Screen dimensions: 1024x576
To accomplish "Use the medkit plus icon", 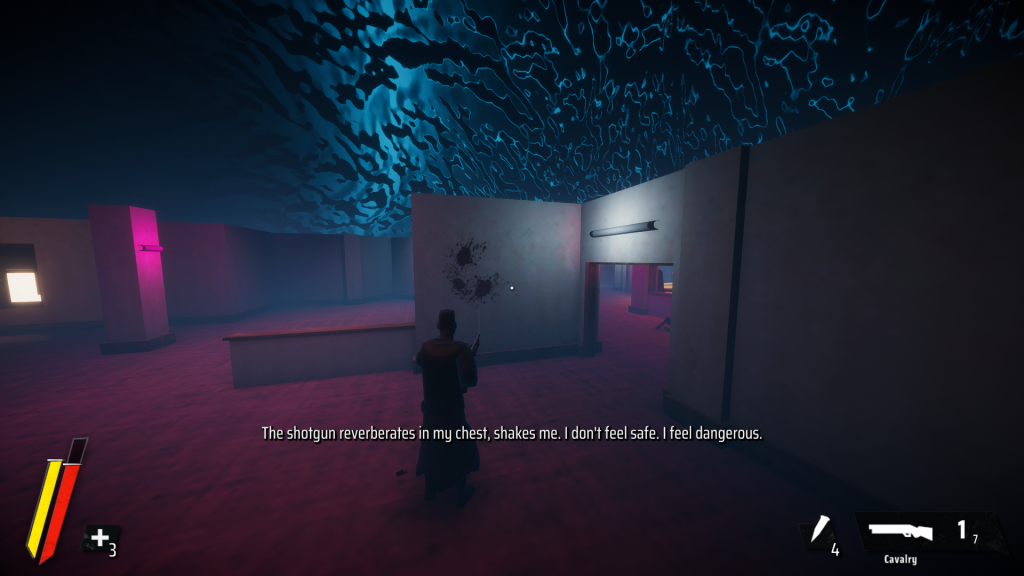I will pos(100,539).
